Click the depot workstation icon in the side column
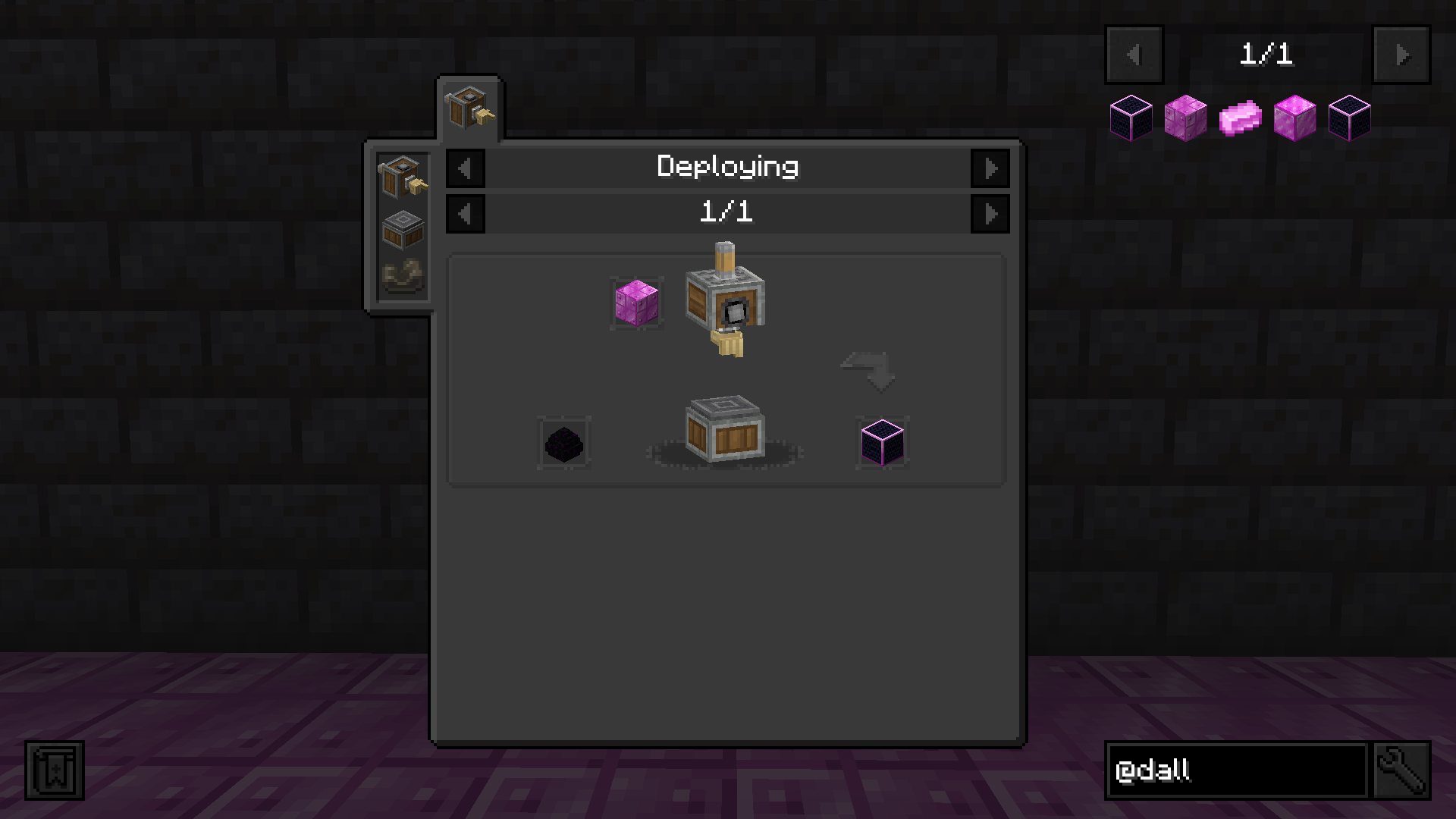This screenshot has height=819, width=1456. coord(403,228)
